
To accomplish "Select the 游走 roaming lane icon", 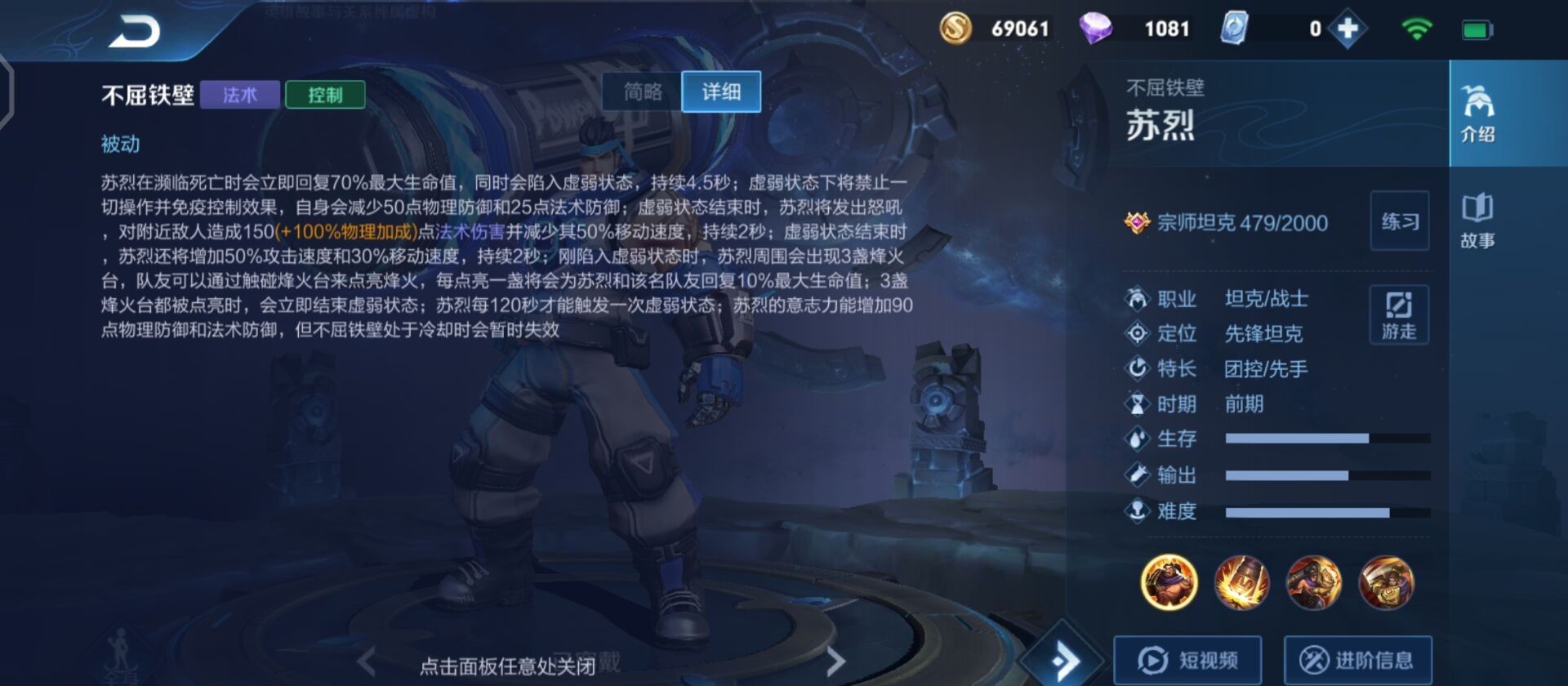I will pyautogui.click(x=1399, y=314).
